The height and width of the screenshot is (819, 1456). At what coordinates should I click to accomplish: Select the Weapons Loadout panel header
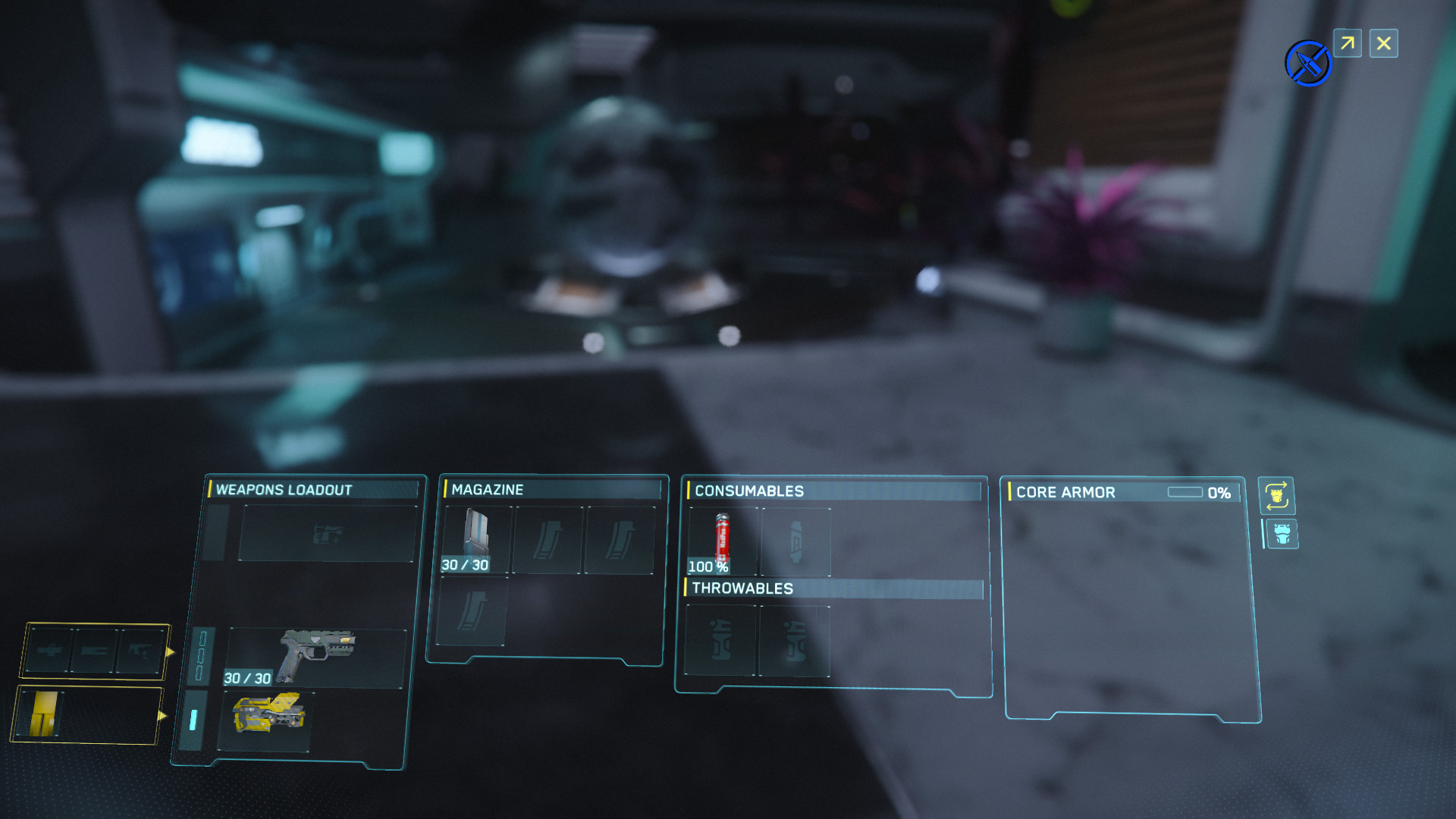[282, 491]
